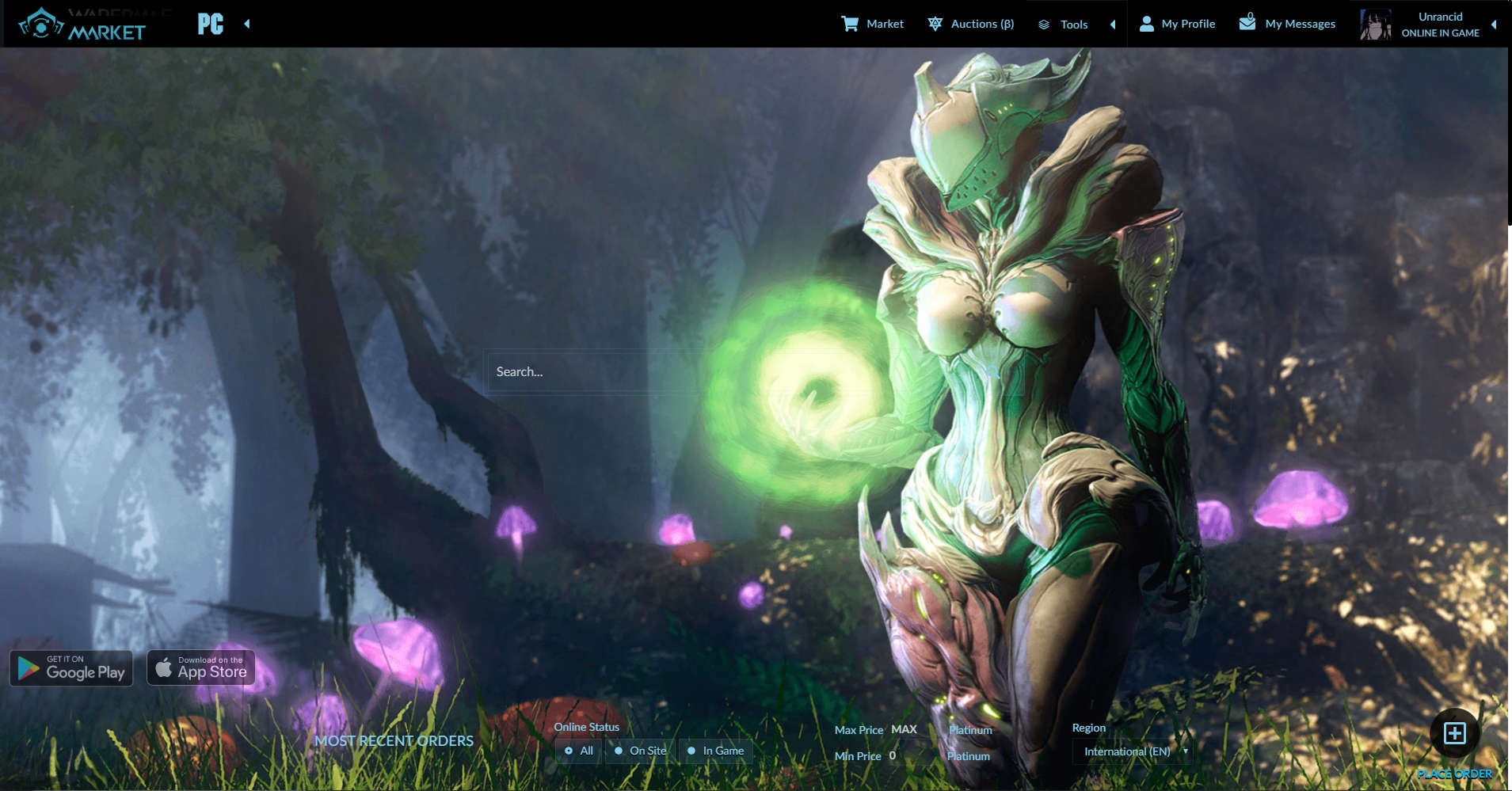Collapse the user panel via its chevron
This screenshot has width=1512, height=791.
1495,25
